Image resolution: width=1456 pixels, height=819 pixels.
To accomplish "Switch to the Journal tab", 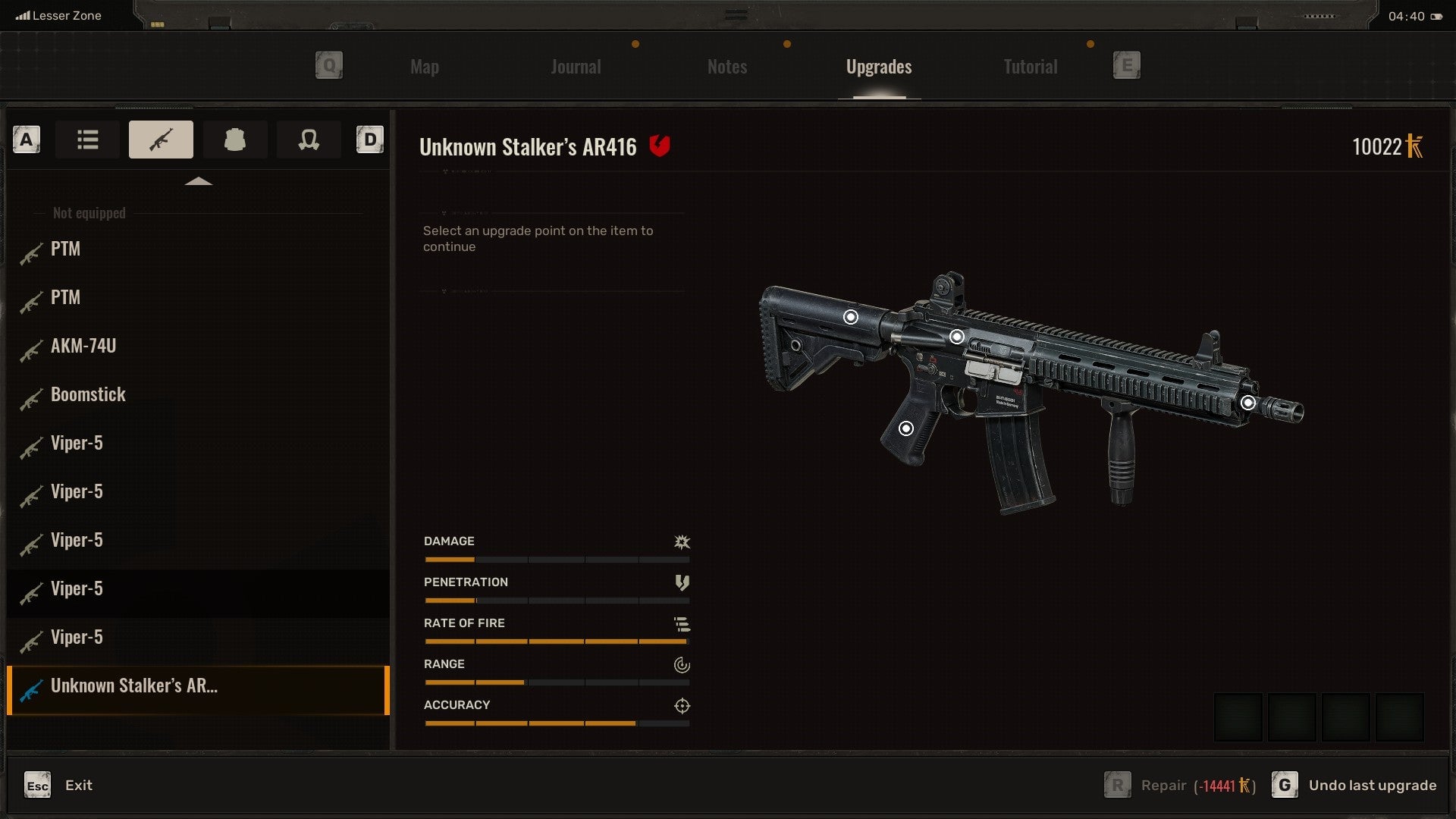I will [x=576, y=67].
